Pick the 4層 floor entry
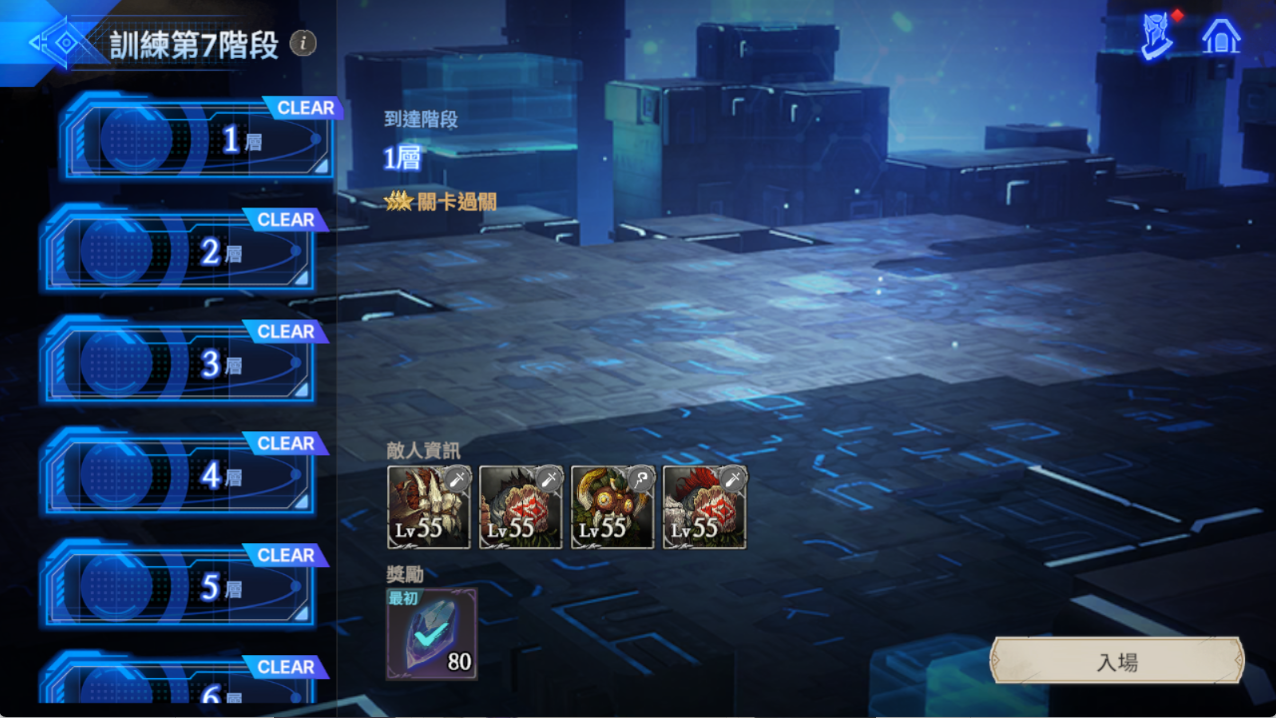Viewport: 1276px width, 718px height. 180,475
